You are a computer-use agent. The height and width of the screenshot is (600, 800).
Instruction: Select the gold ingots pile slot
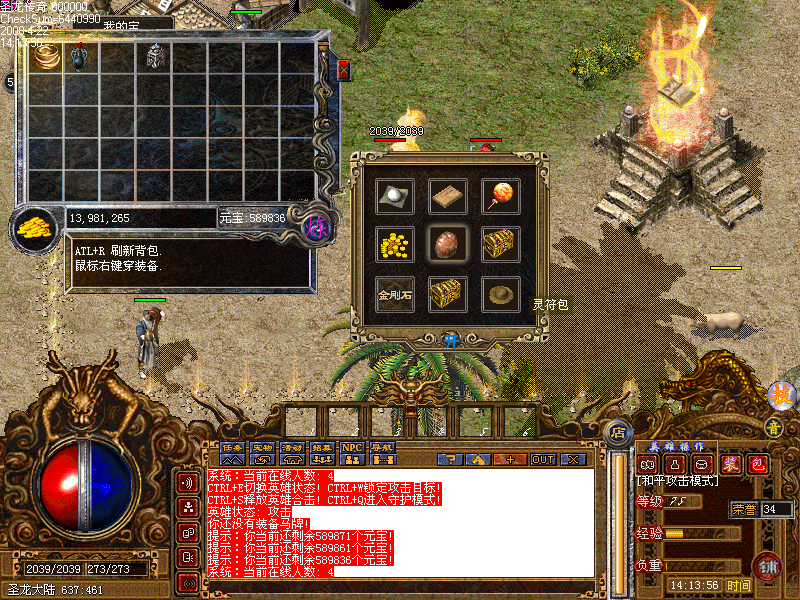pos(395,244)
